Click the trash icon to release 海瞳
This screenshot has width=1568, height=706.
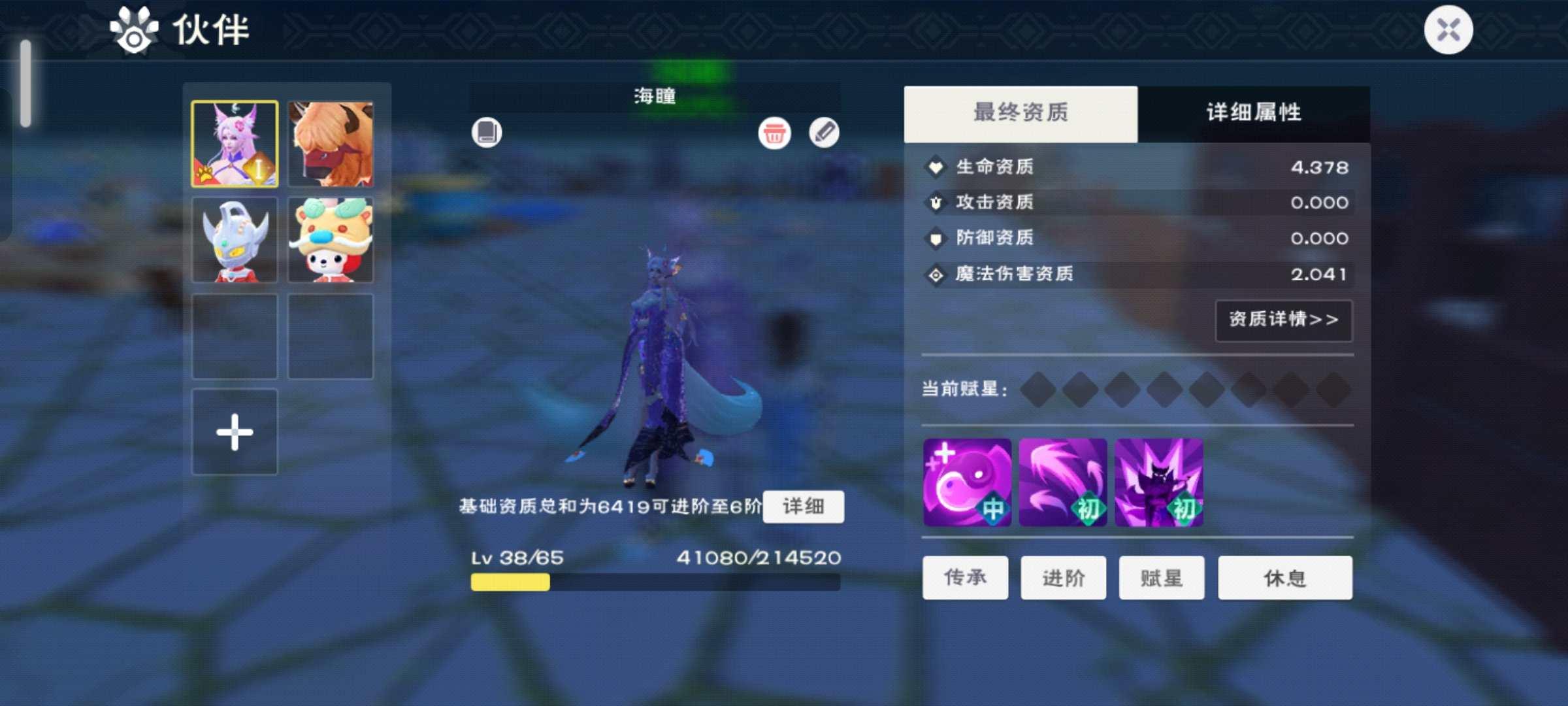pos(774,134)
